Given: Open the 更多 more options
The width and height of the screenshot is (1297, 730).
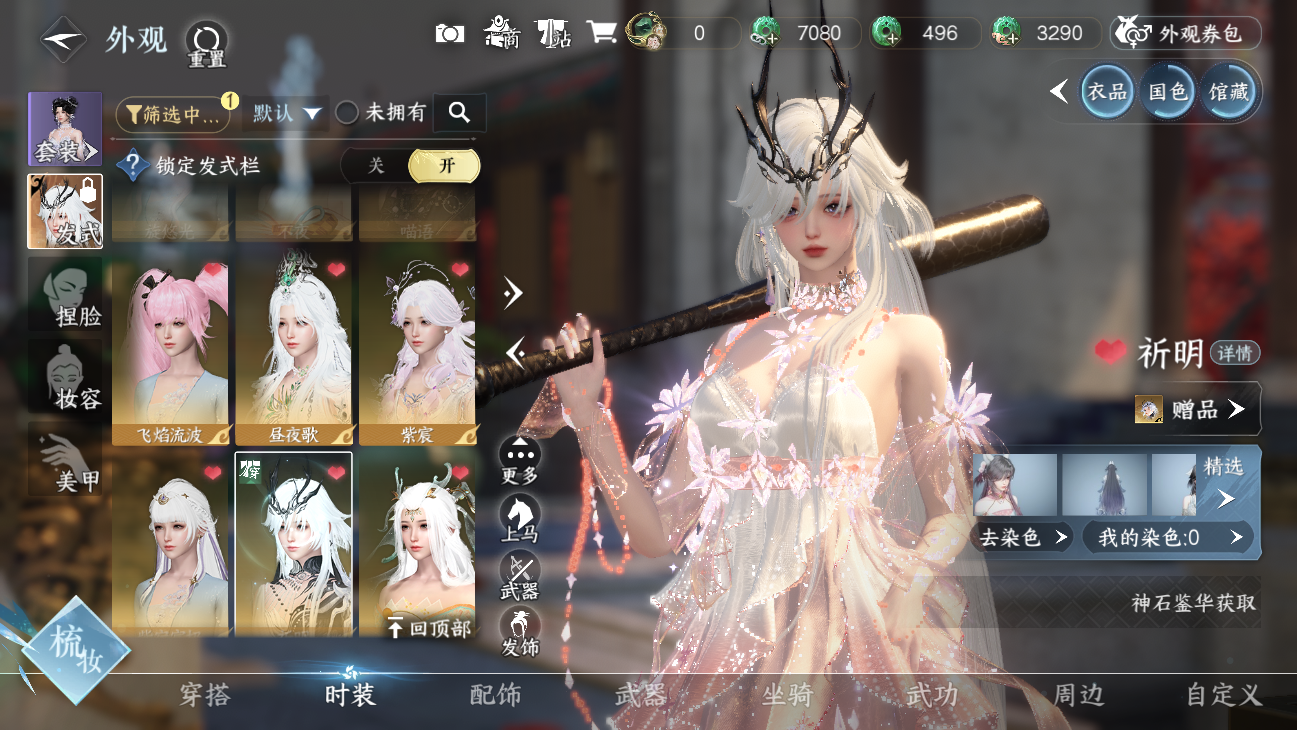Looking at the screenshot, I should [519, 460].
